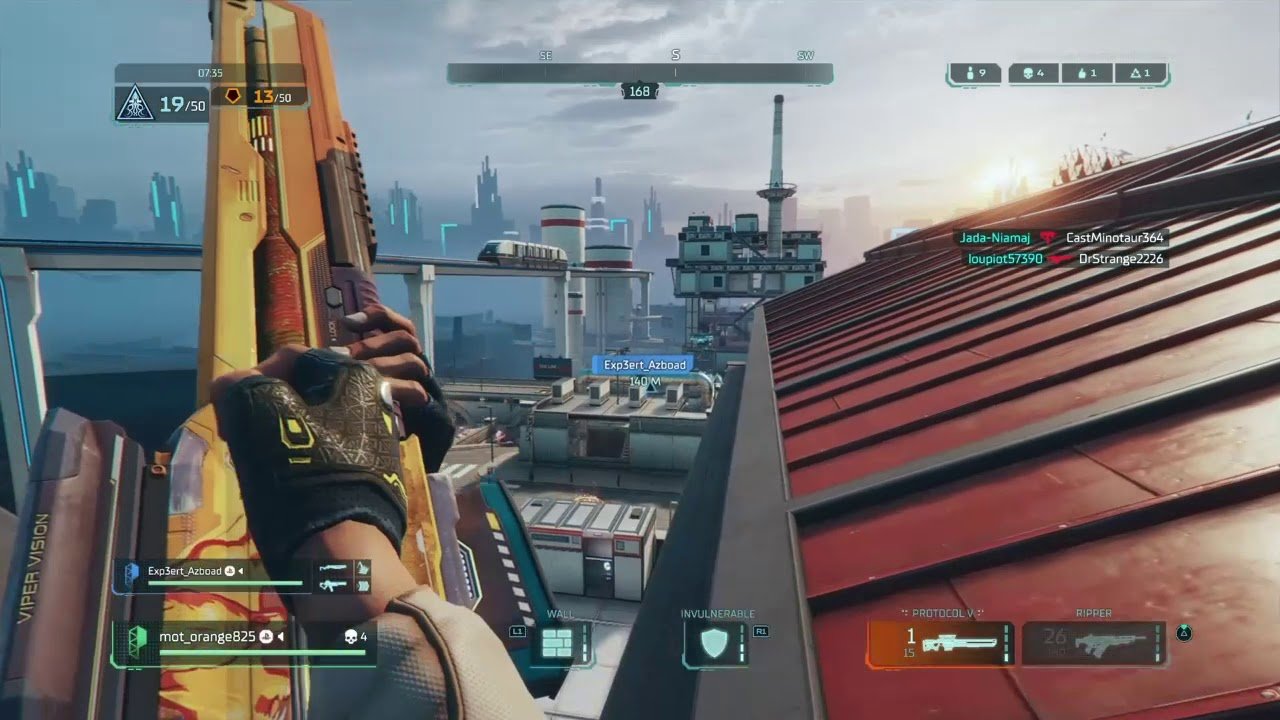The height and width of the screenshot is (720, 1280).
Task: Activate the Wall hack slot
Action: [556, 643]
